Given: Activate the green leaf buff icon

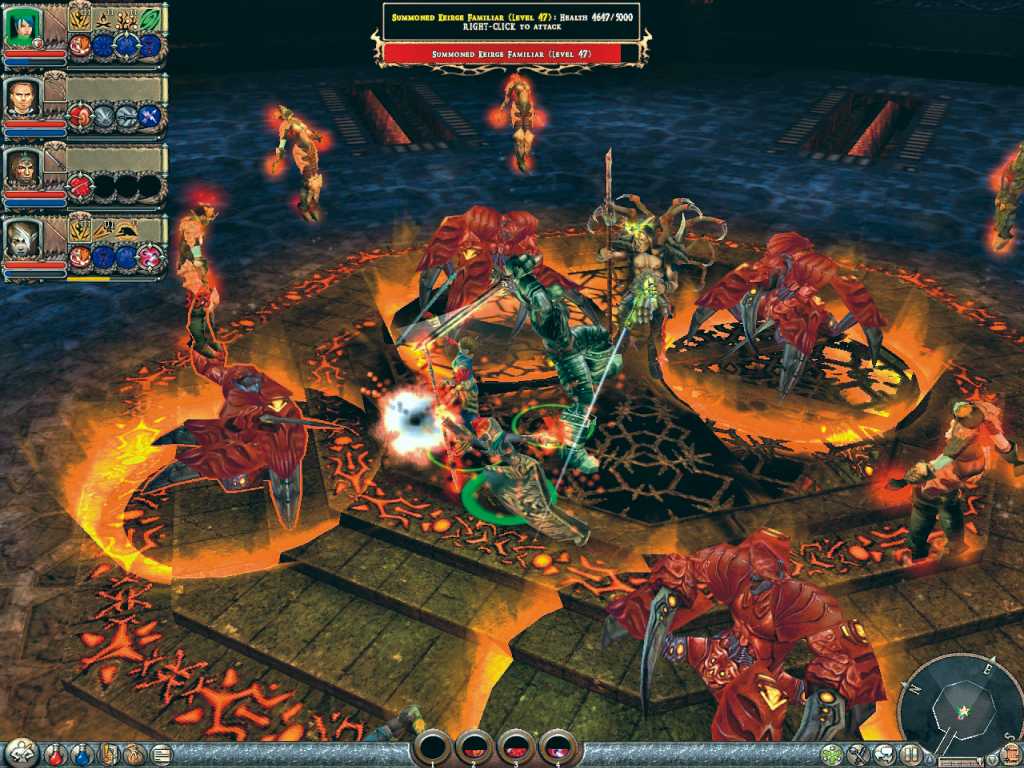Looking at the screenshot, I should 151,18.
